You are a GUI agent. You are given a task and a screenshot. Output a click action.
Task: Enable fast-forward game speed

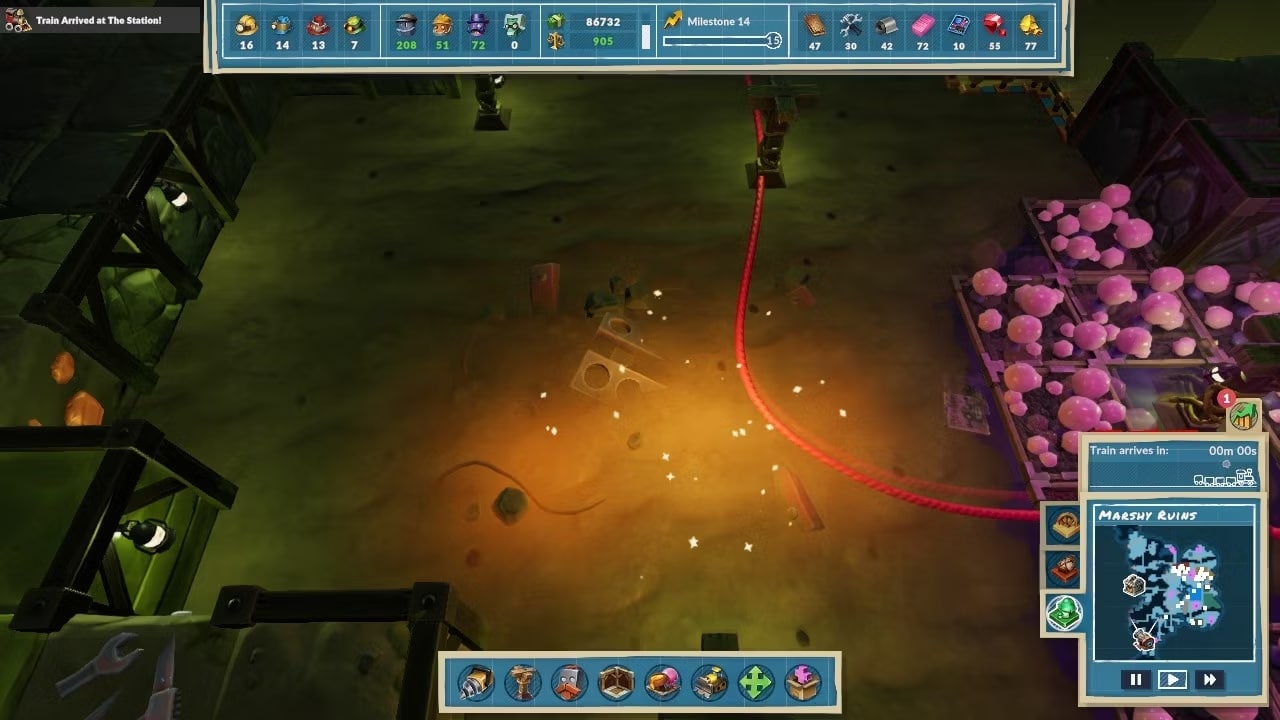(1212, 679)
